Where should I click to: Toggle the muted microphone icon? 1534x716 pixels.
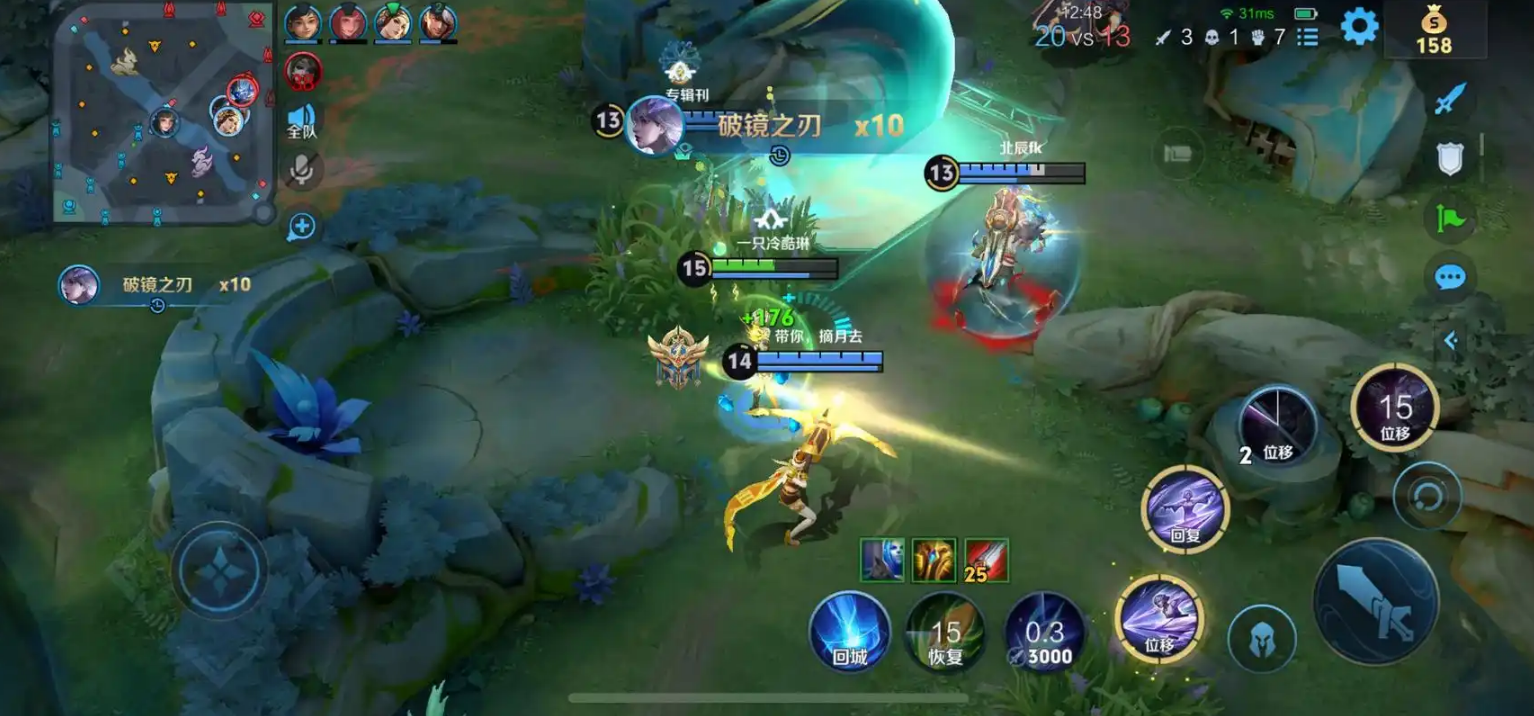pyautogui.click(x=301, y=171)
